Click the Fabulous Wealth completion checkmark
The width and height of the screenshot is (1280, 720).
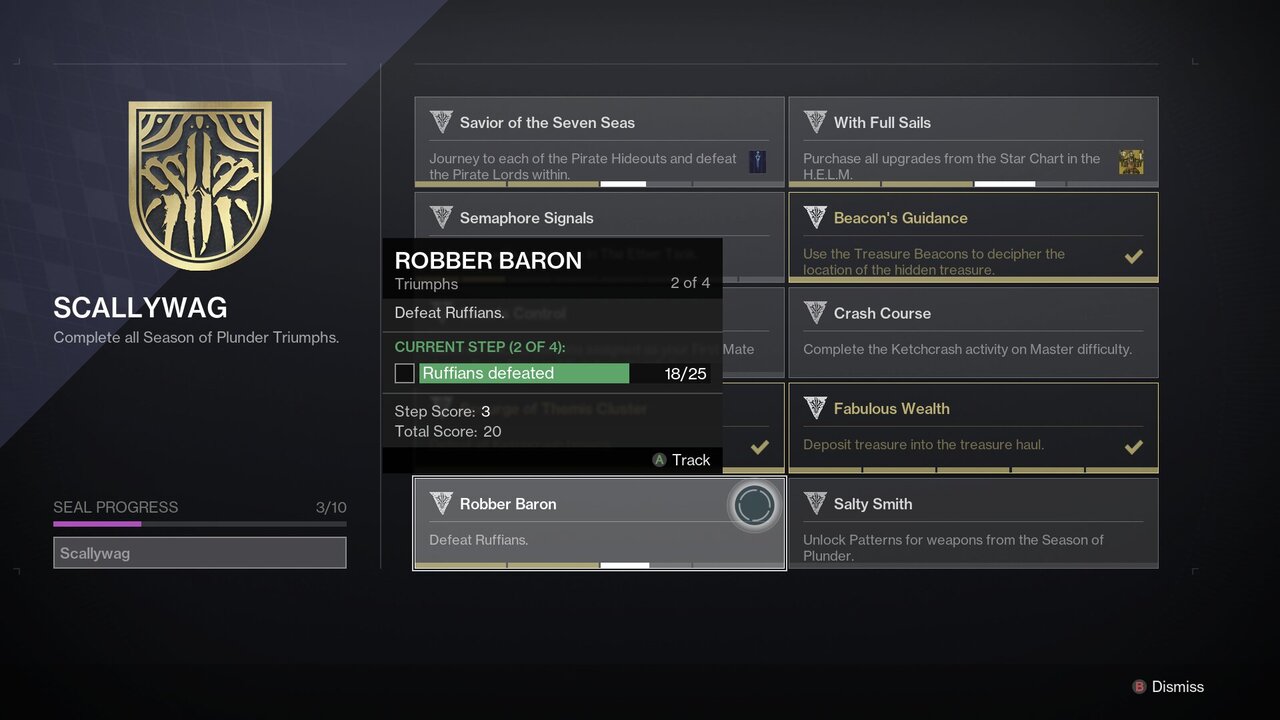coord(1134,447)
